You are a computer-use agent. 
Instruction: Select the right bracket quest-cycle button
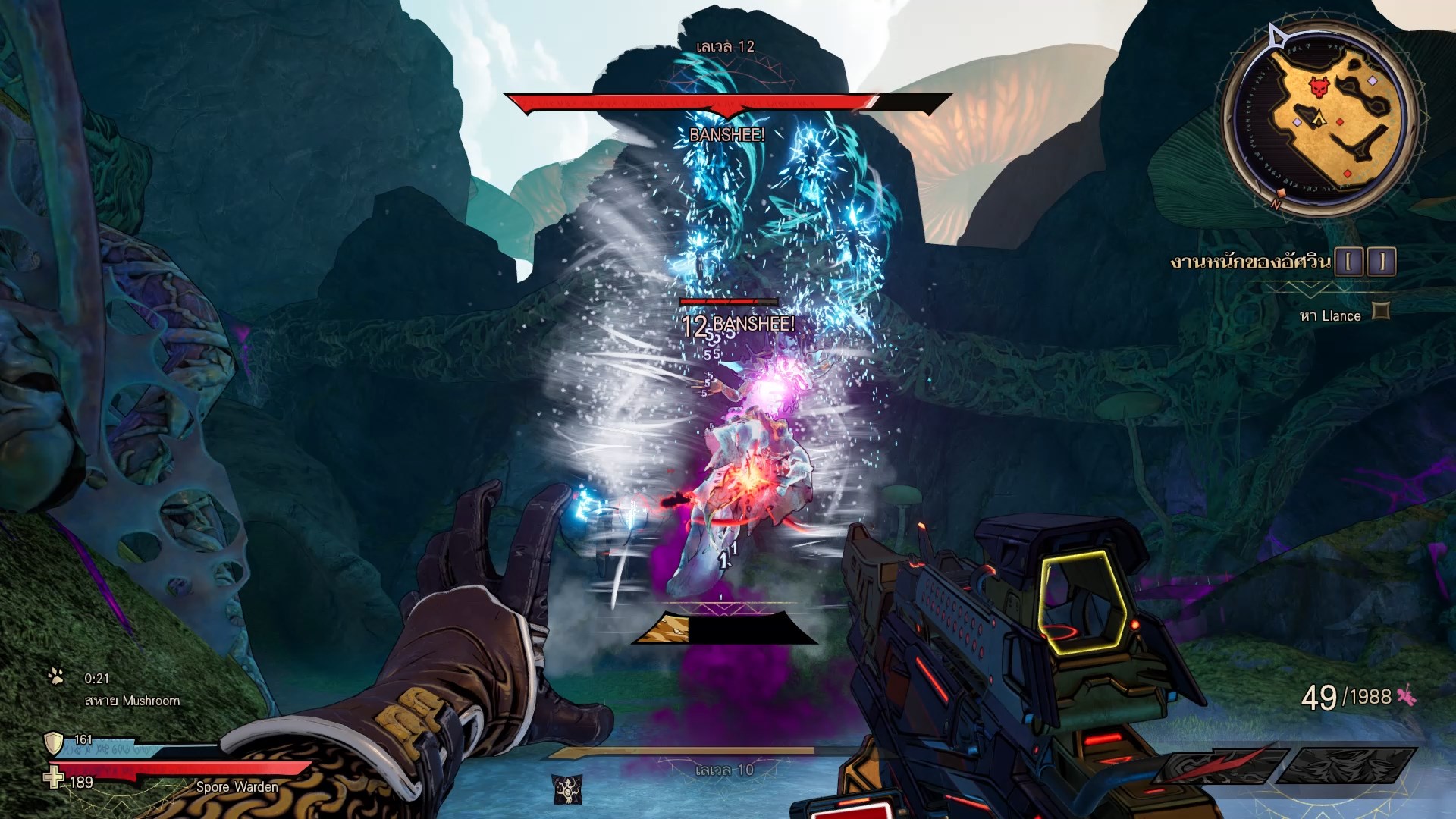(1382, 262)
